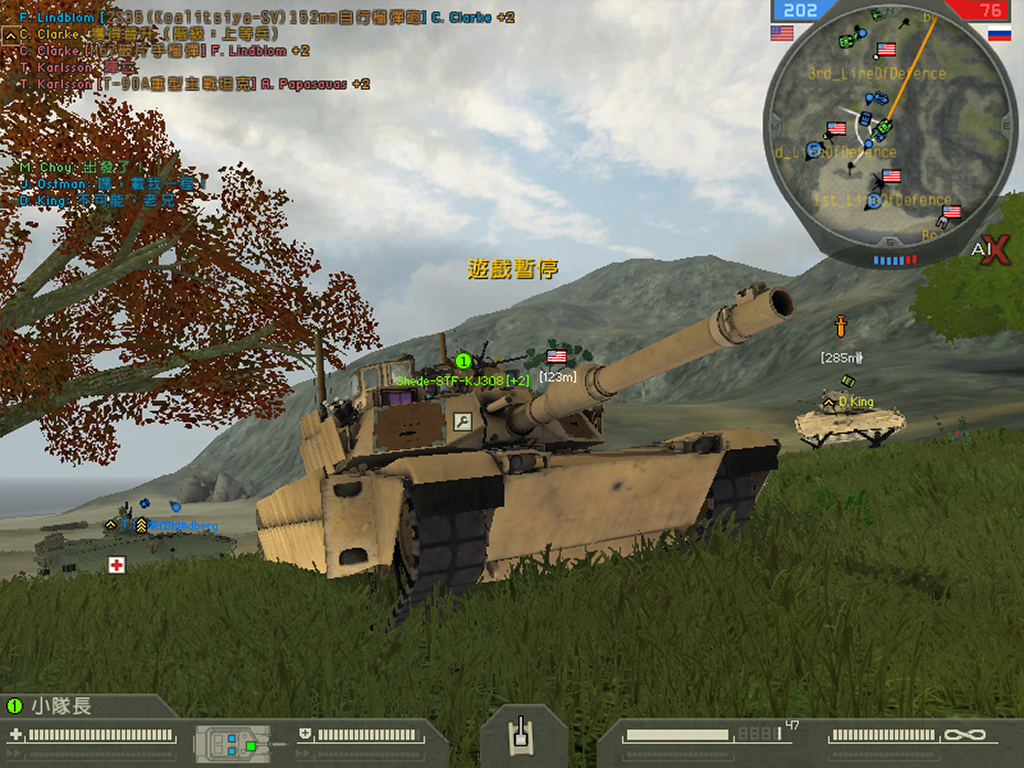This screenshot has height=768, width=1024.
Task: Click the repair wrench icon on the tank
Action: (462, 422)
